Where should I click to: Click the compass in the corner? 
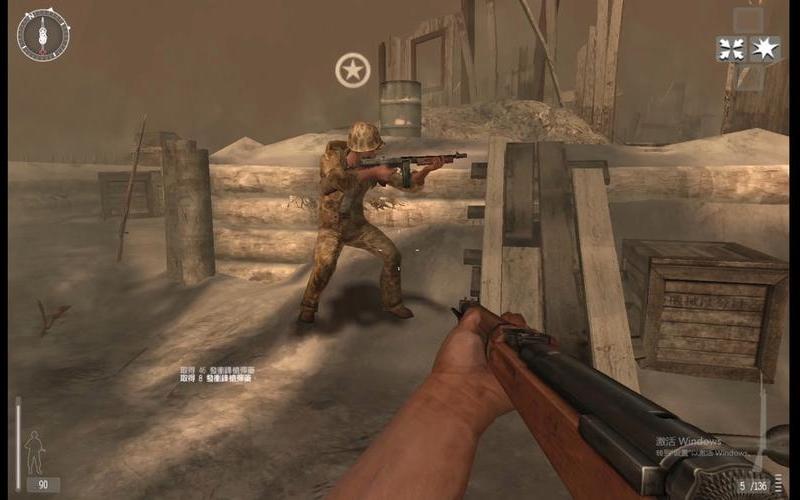point(44,35)
